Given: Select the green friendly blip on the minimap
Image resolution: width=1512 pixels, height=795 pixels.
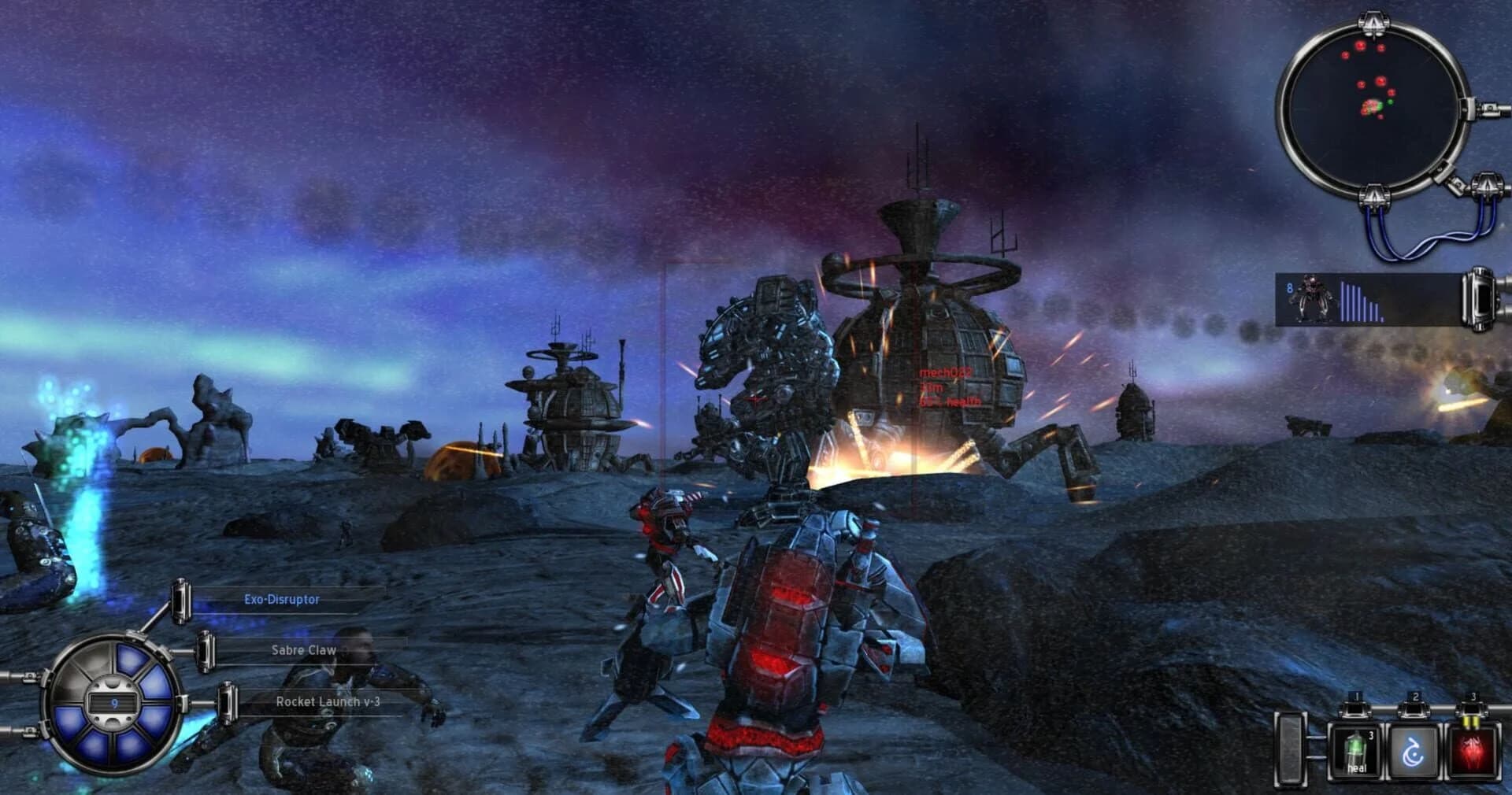Looking at the screenshot, I should pyautogui.click(x=1390, y=102).
